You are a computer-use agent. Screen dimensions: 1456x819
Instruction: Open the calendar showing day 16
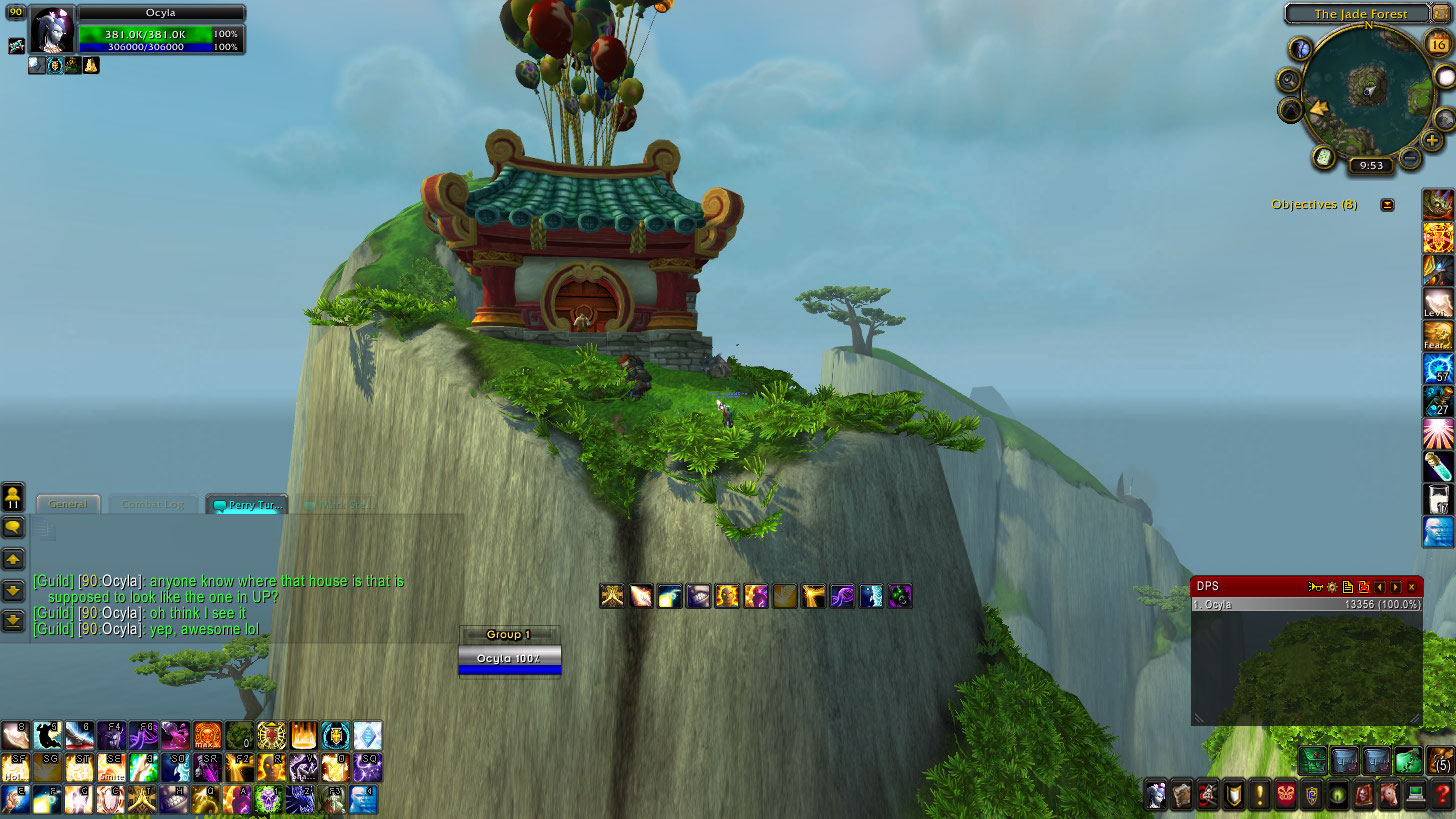coord(1439,43)
